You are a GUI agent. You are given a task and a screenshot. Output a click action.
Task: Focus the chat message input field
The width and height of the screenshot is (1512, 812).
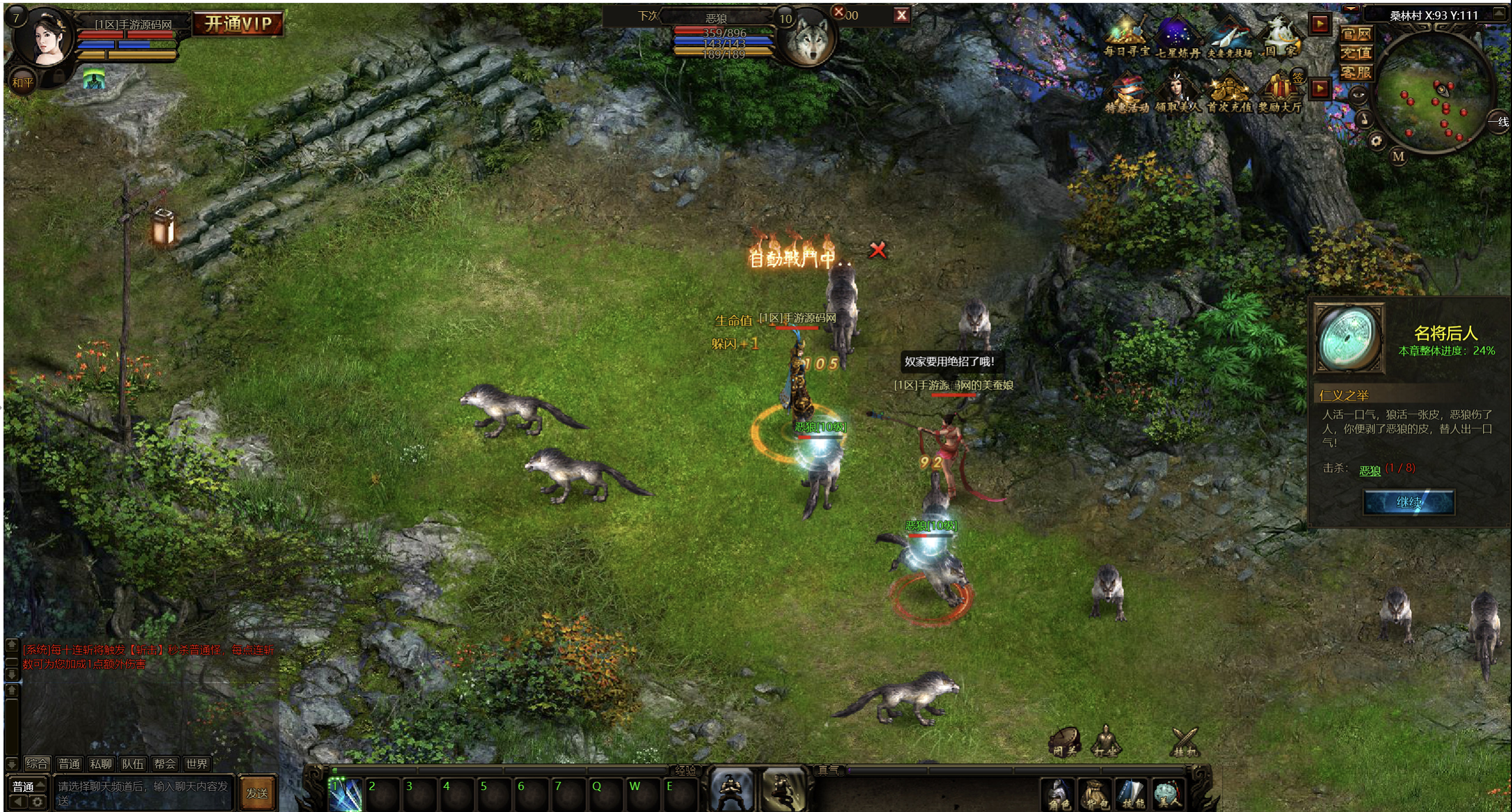click(x=143, y=793)
